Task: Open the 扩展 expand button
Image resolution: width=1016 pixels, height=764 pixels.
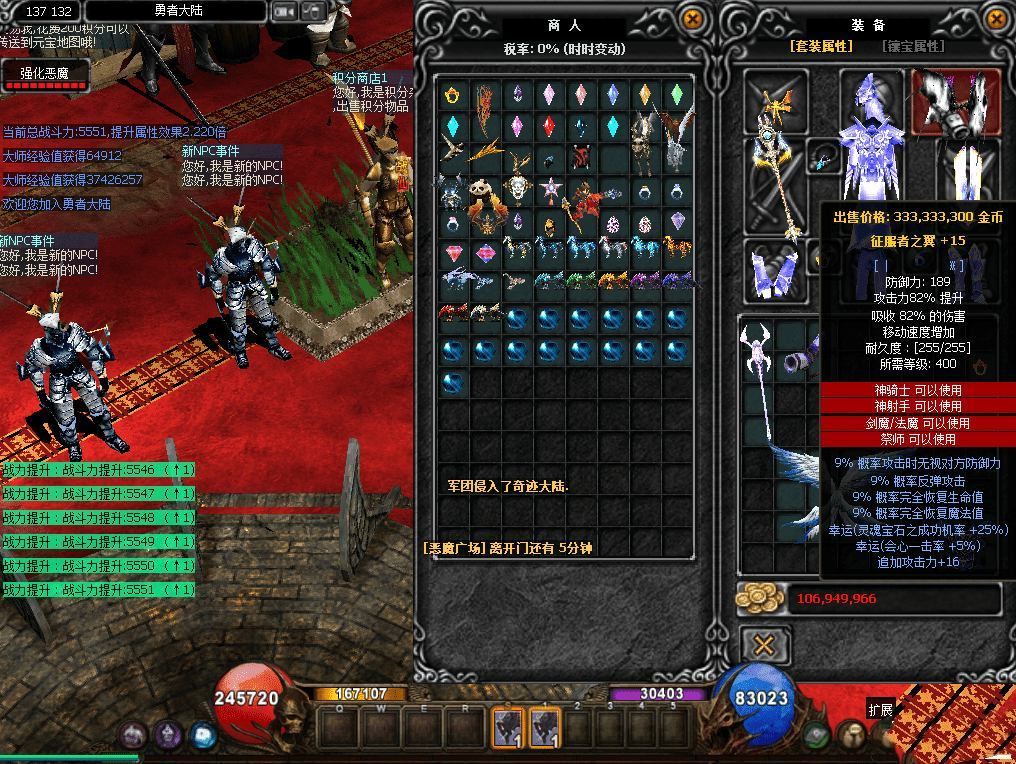Action: click(x=880, y=710)
